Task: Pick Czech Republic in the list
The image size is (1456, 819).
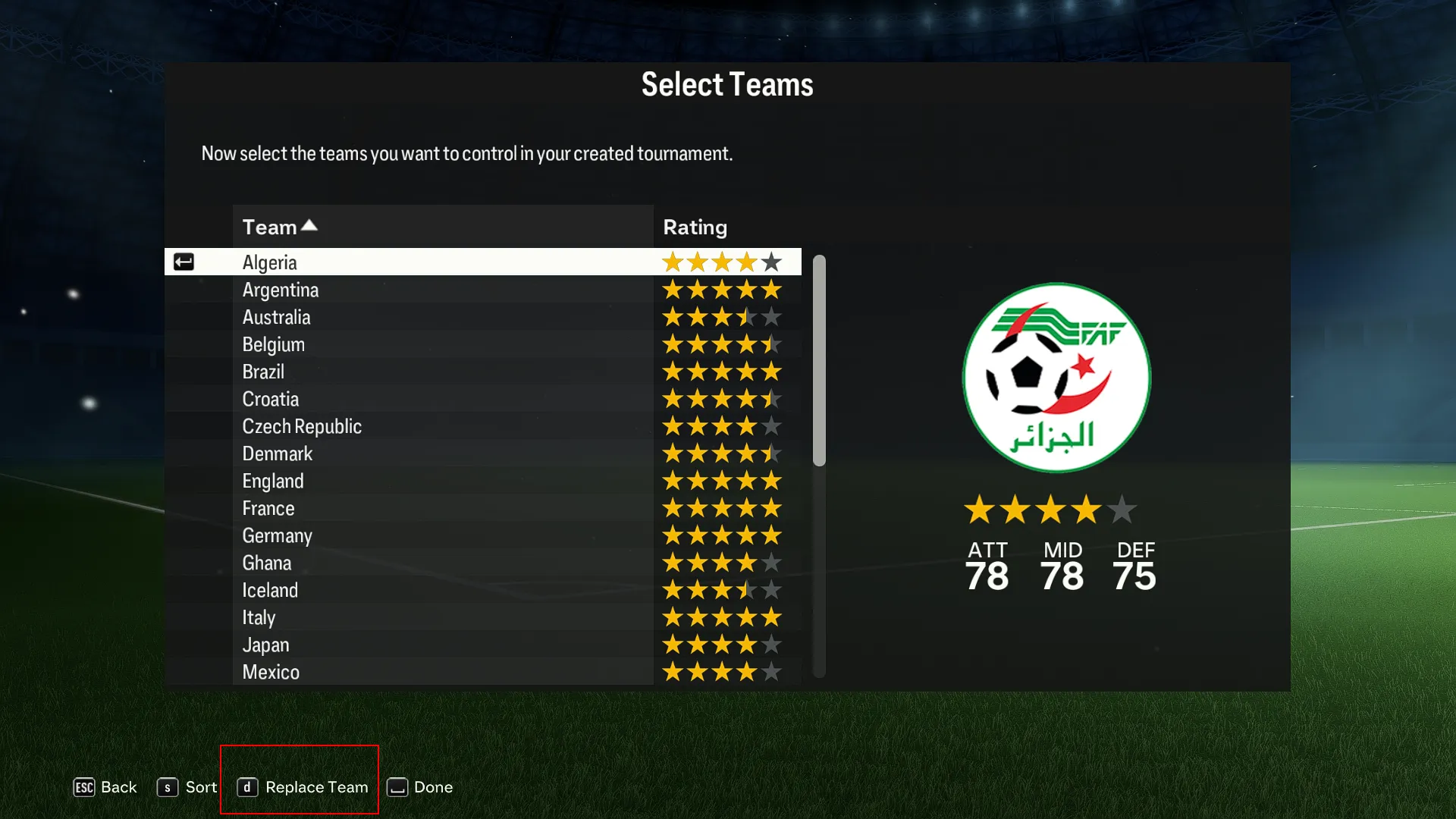Action: (302, 426)
